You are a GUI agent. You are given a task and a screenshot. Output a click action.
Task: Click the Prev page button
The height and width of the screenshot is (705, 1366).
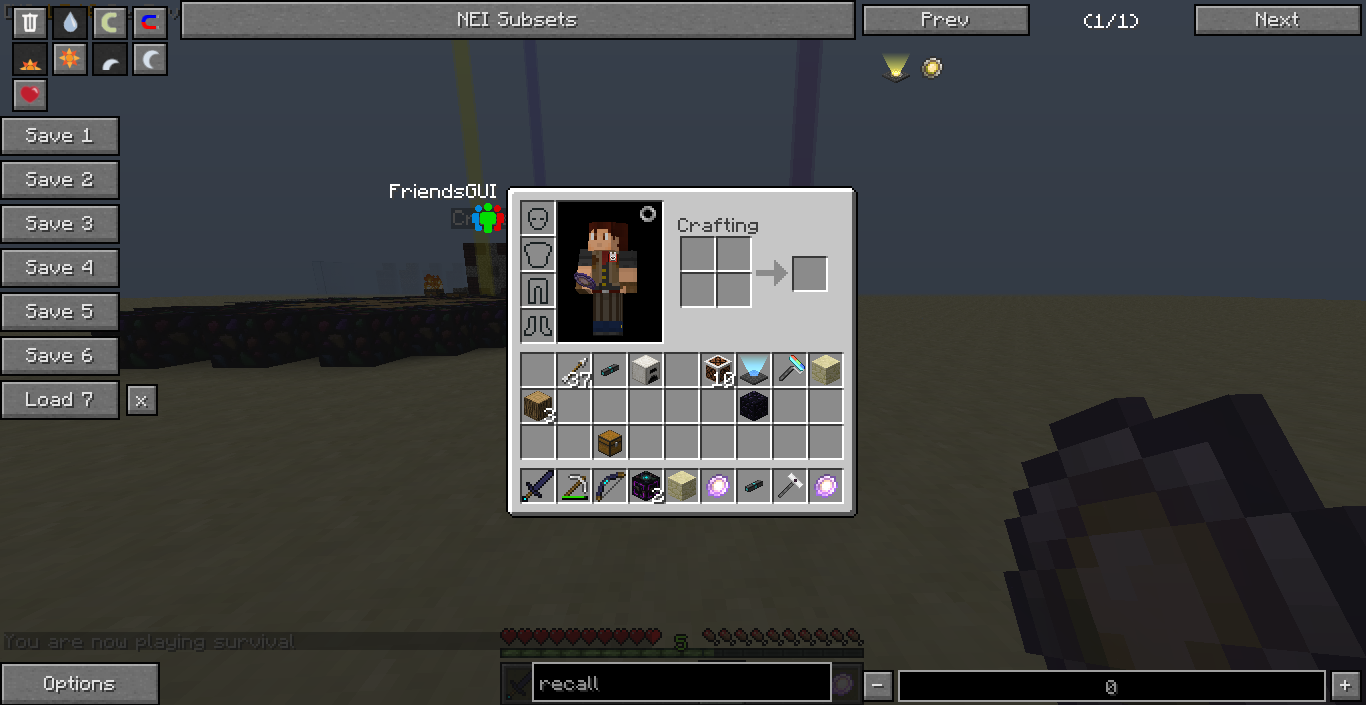(x=945, y=20)
